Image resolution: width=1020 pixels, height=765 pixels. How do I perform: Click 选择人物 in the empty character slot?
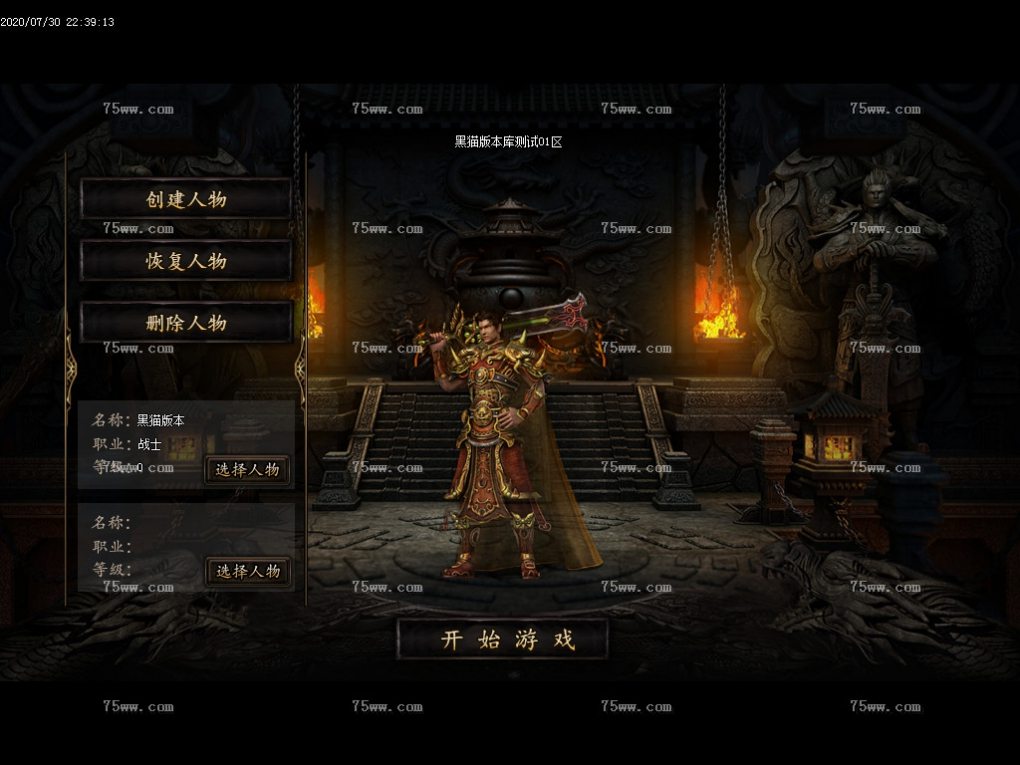248,571
